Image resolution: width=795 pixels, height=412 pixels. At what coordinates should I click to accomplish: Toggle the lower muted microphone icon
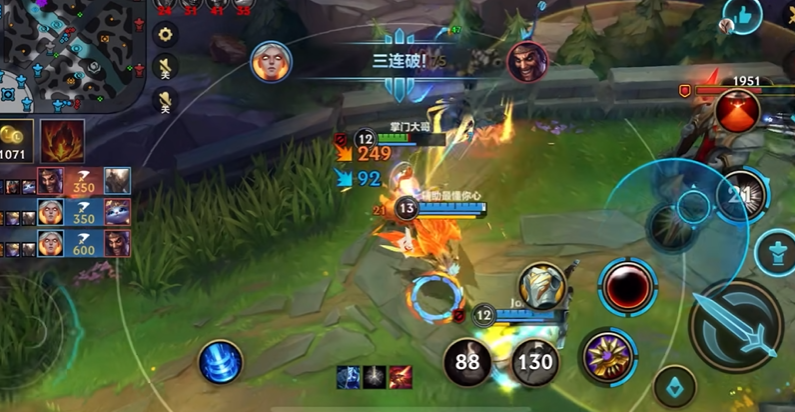[166, 98]
